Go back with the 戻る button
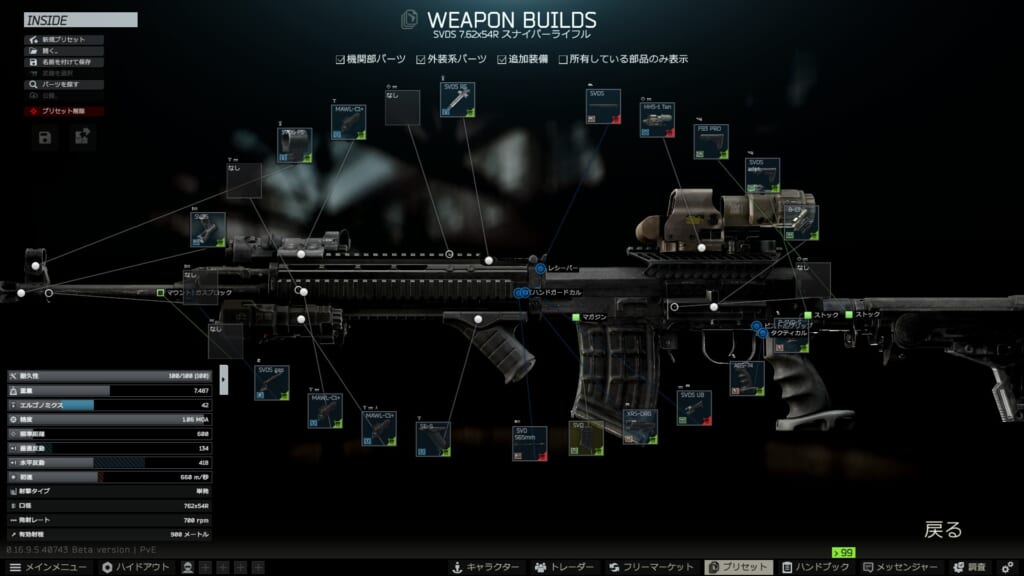The image size is (1024, 576). [942, 530]
